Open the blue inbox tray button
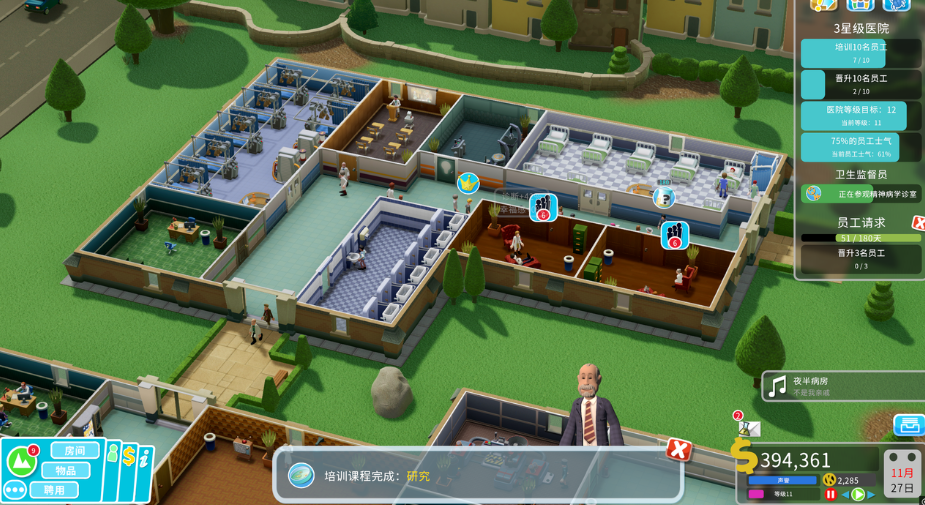The width and height of the screenshot is (925, 505). pyautogui.click(x=908, y=425)
